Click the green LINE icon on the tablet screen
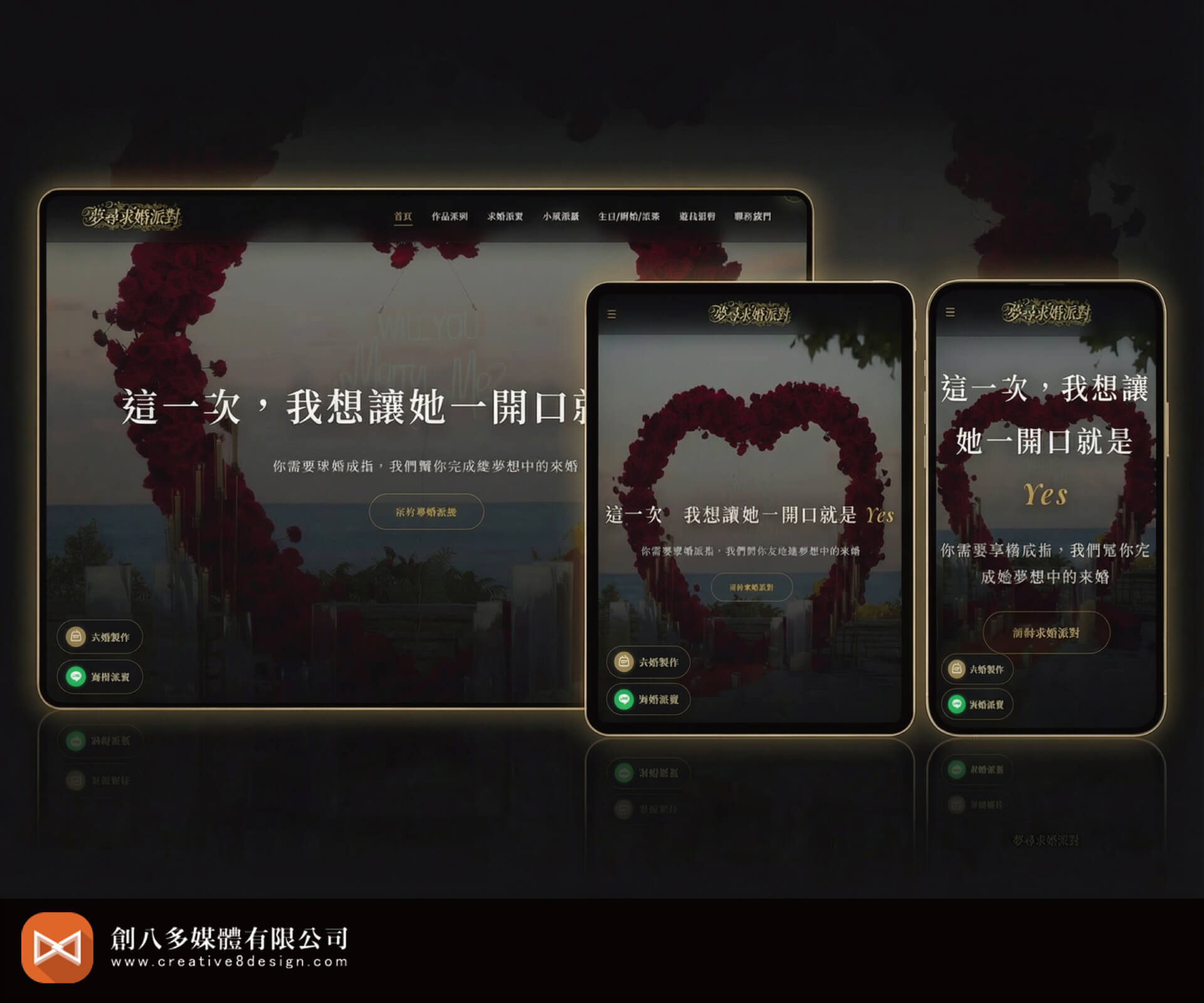 pyautogui.click(x=623, y=700)
